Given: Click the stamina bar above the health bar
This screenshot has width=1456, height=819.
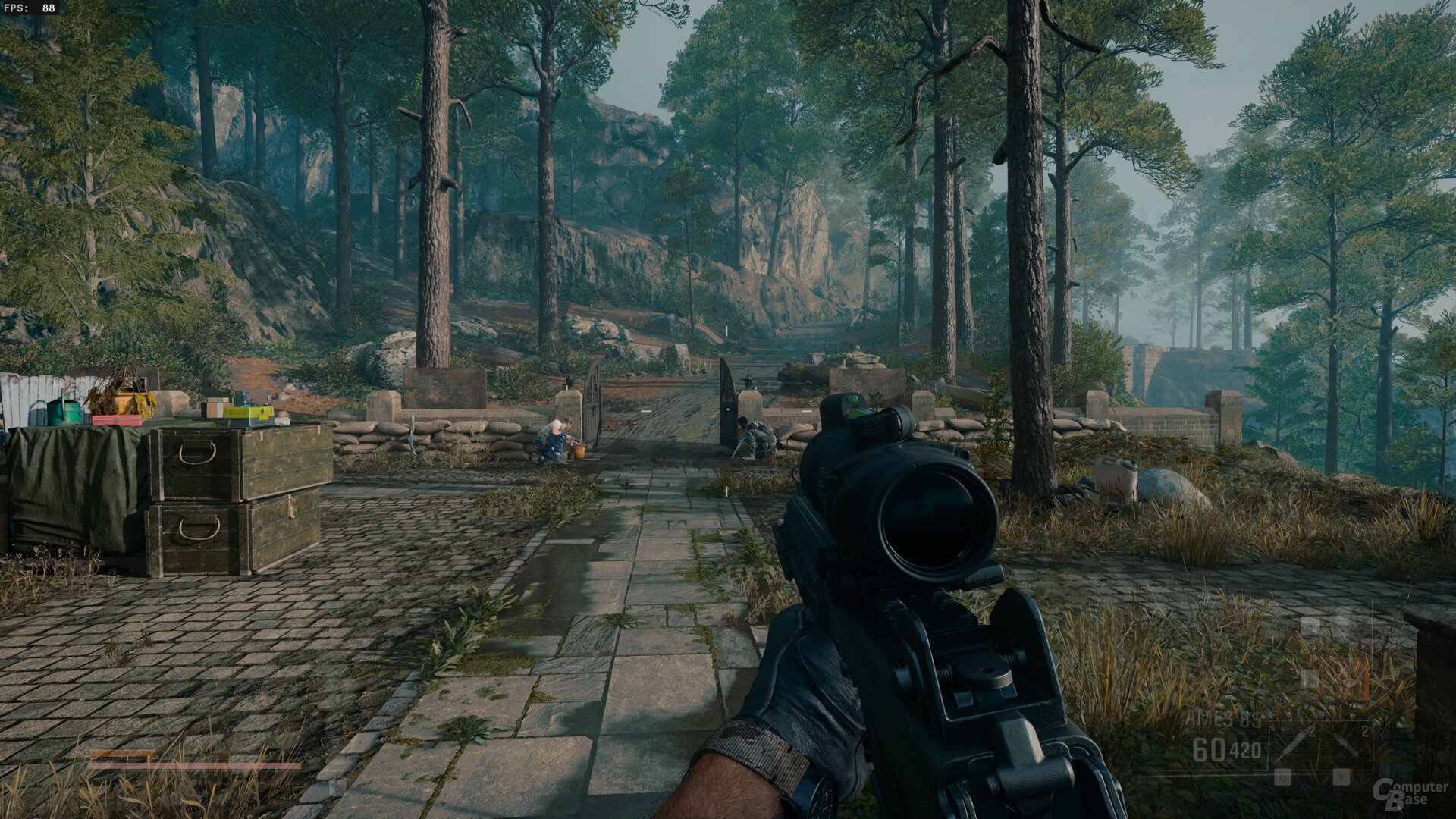Looking at the screenshot, I should point(124,755).
